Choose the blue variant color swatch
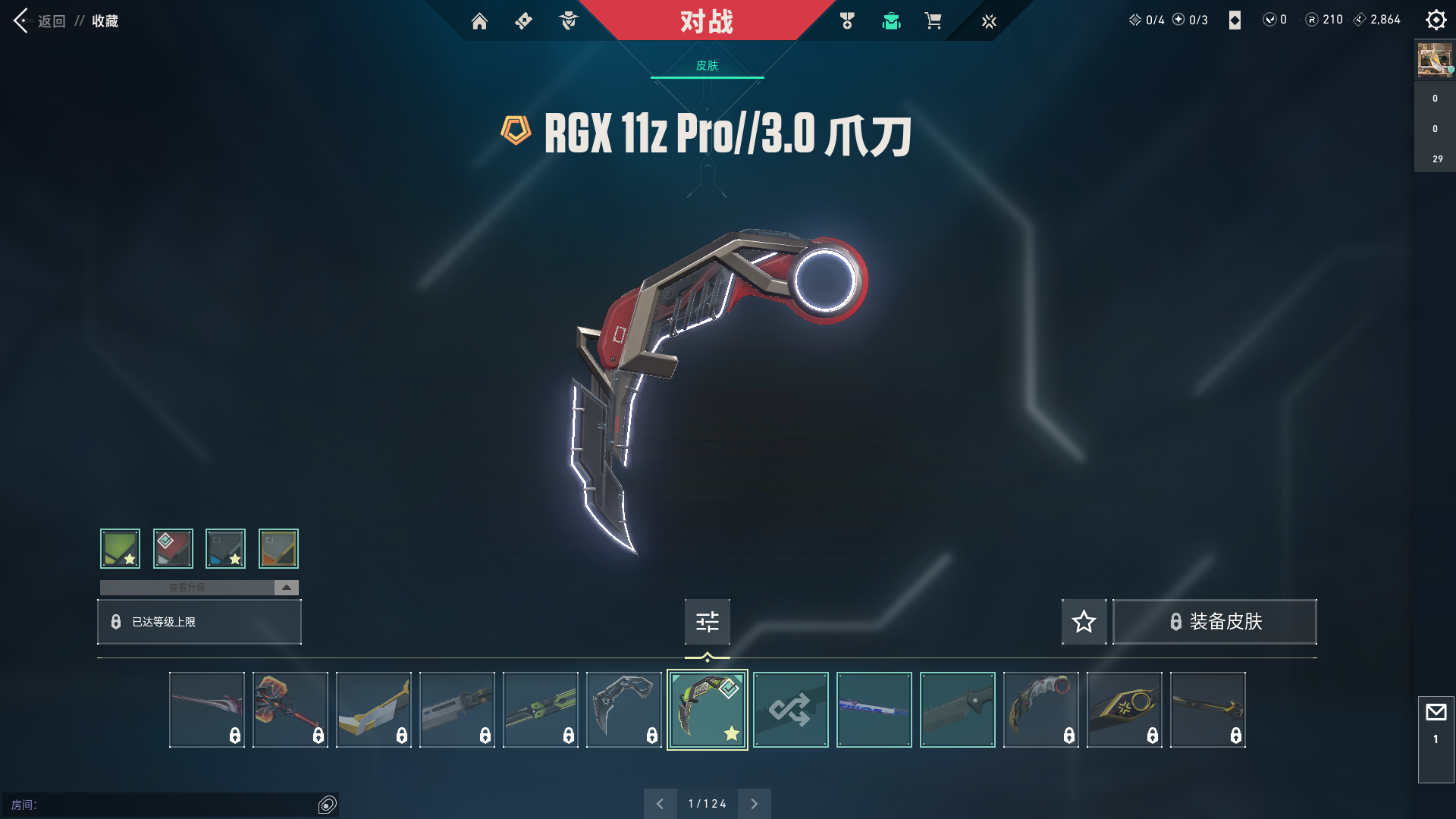The width and height of the screenshot is (1456, 819). (x=225, y=548)
